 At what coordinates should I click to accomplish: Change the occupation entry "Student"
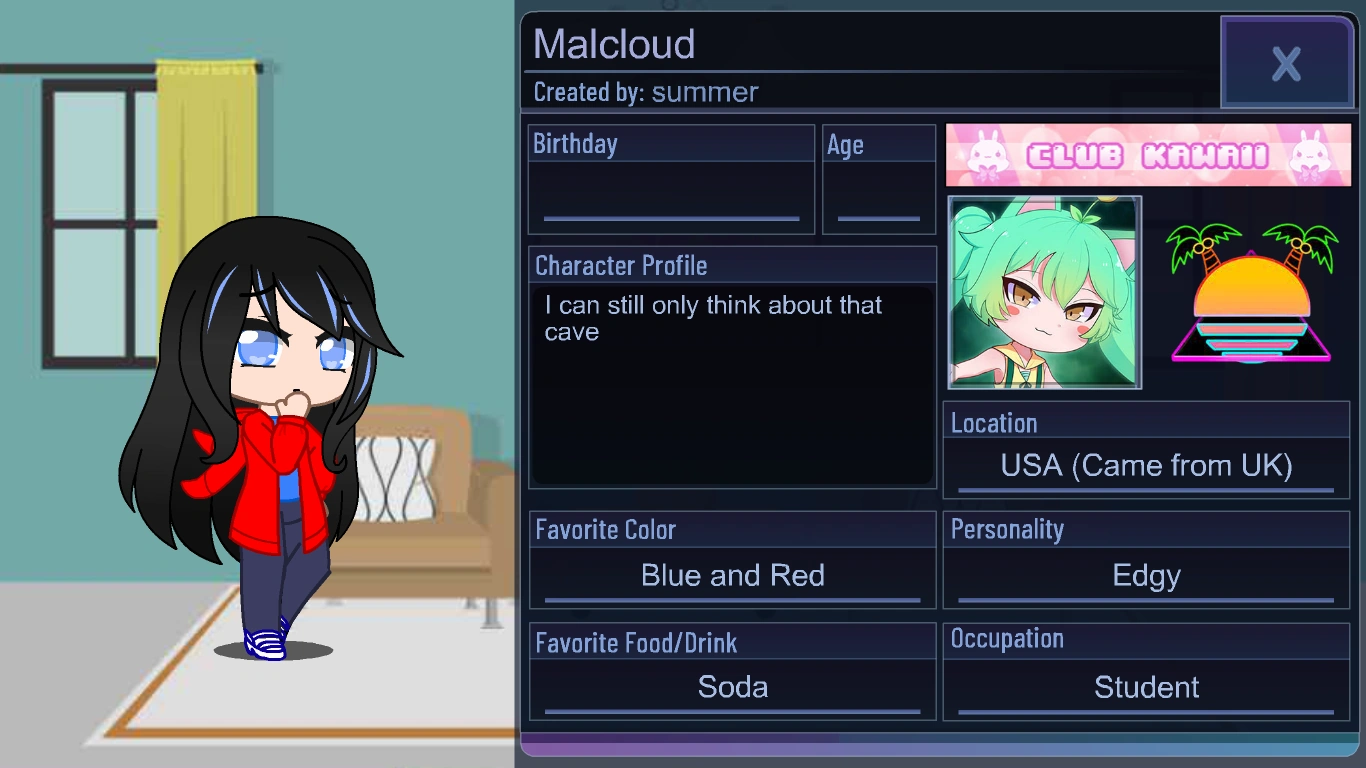click(1146, 687)
